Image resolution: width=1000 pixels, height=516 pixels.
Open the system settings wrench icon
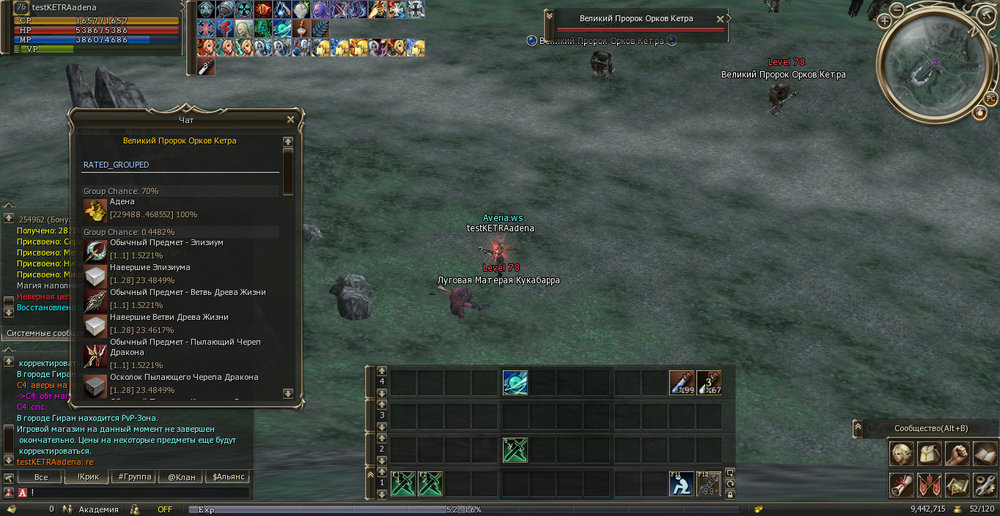(x=984, y=485)
